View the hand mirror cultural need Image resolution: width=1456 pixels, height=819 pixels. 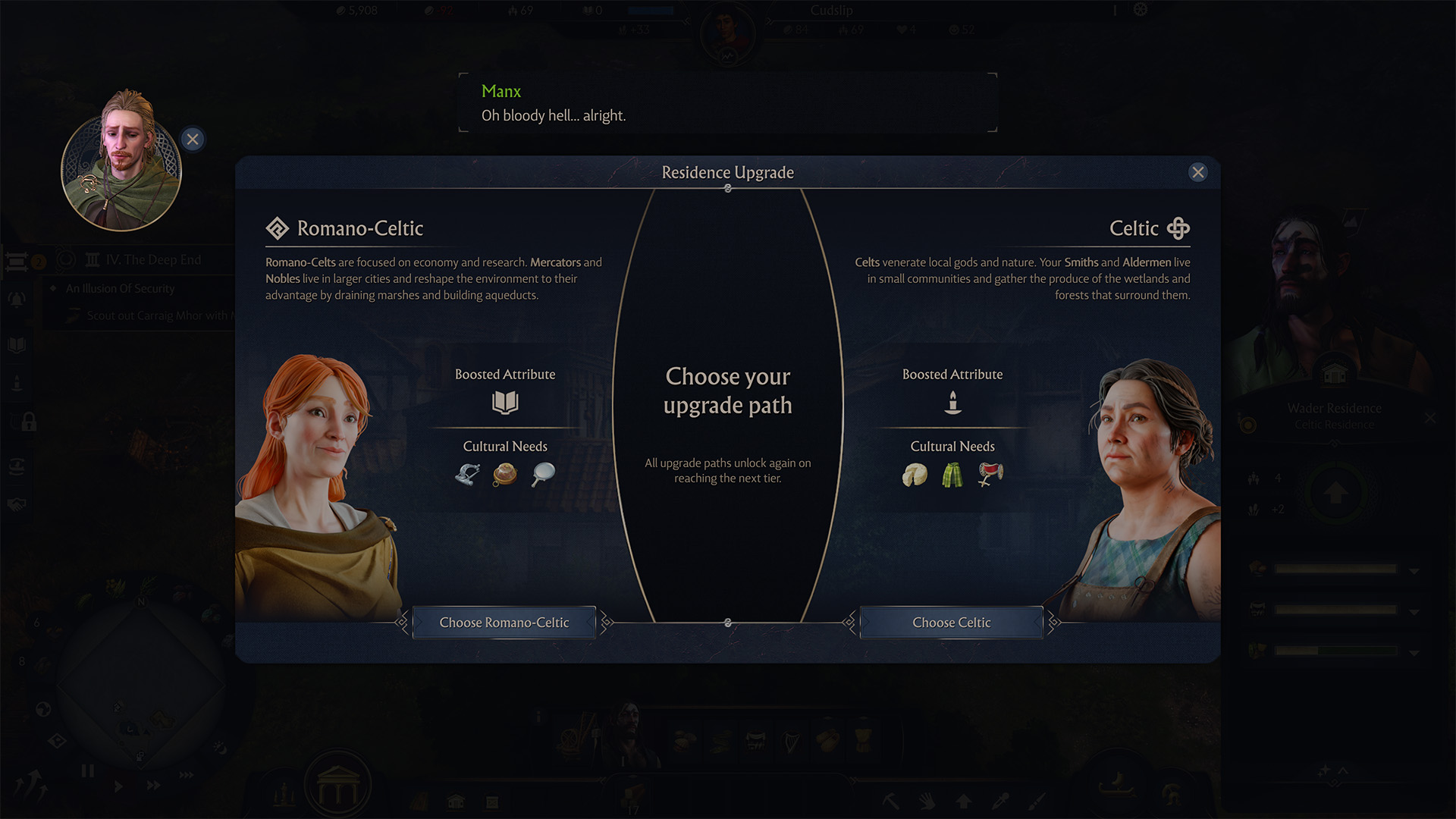click(x=543, y=475)
